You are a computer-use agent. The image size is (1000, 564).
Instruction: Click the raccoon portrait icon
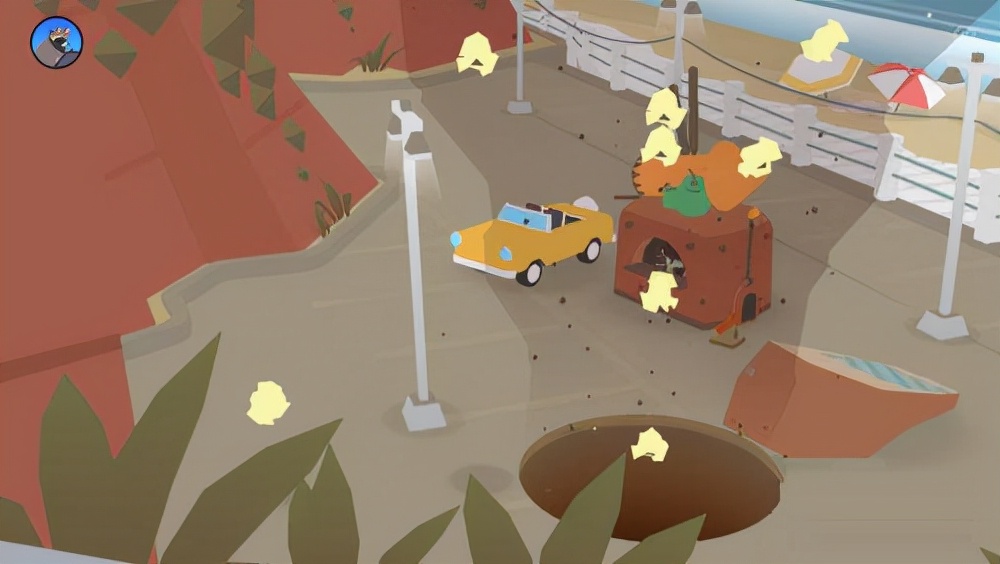[x=57, y=43]
